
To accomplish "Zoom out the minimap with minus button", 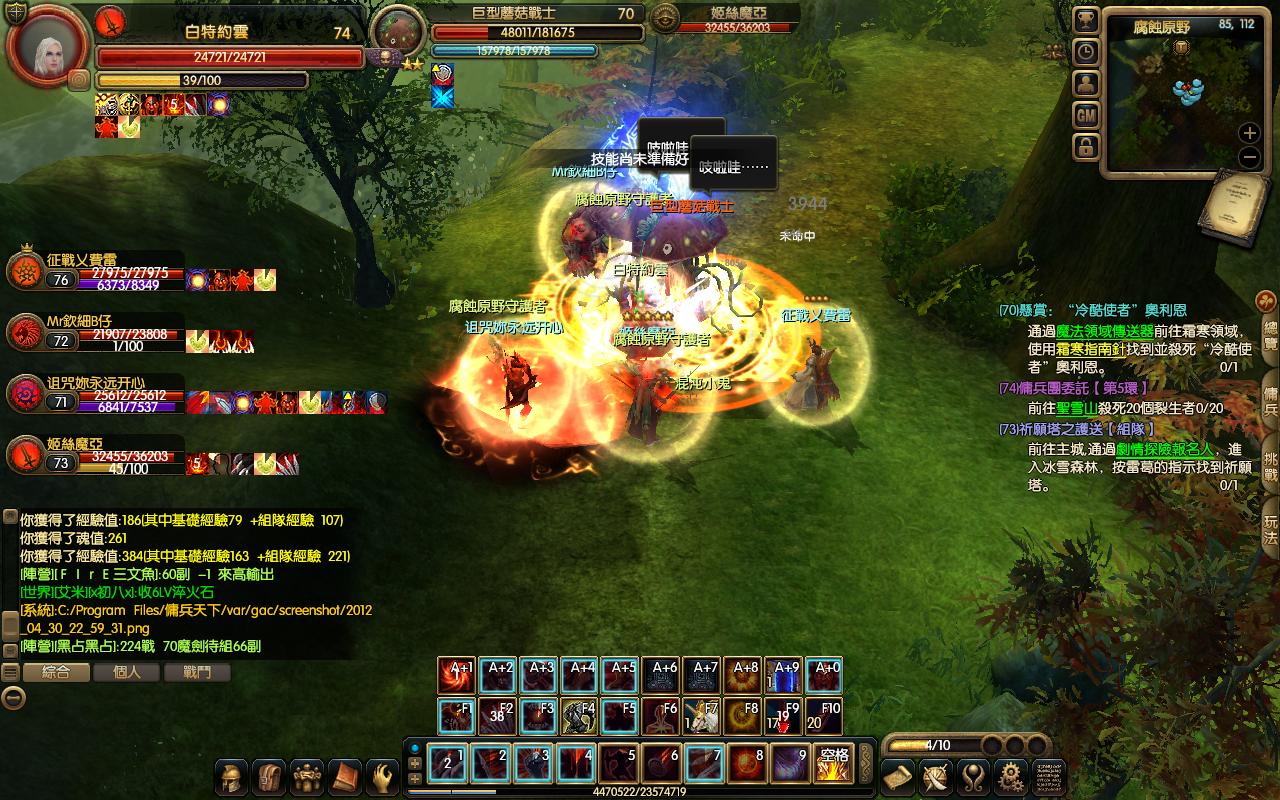I will click(1249, 157).
